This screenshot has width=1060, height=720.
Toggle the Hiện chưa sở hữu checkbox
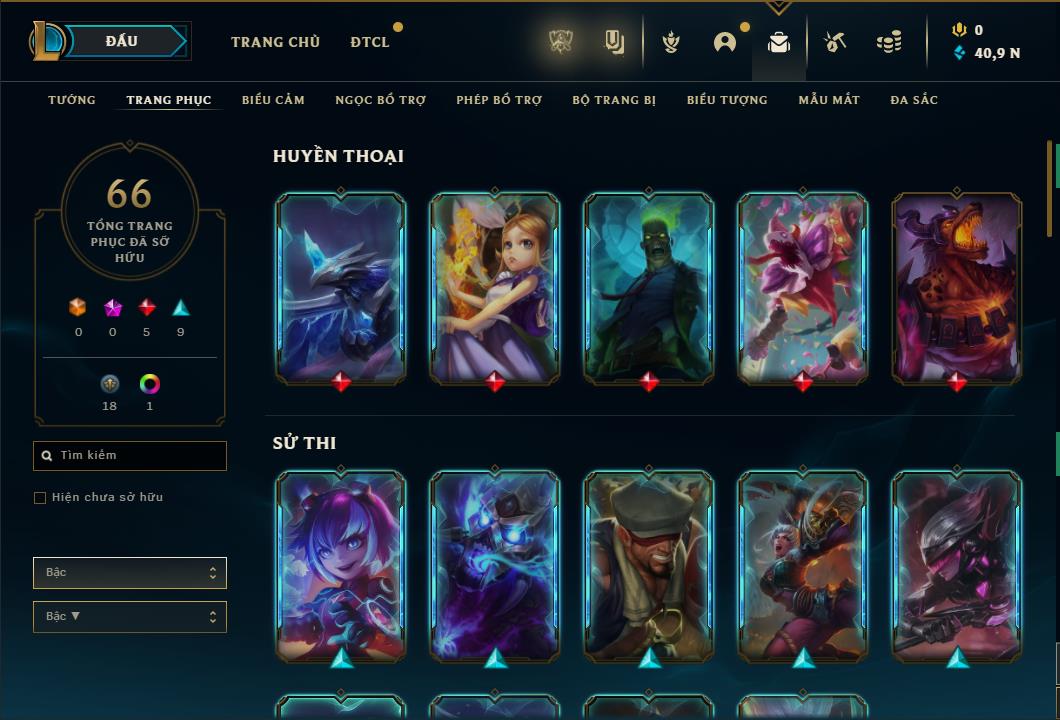[40, 498]
